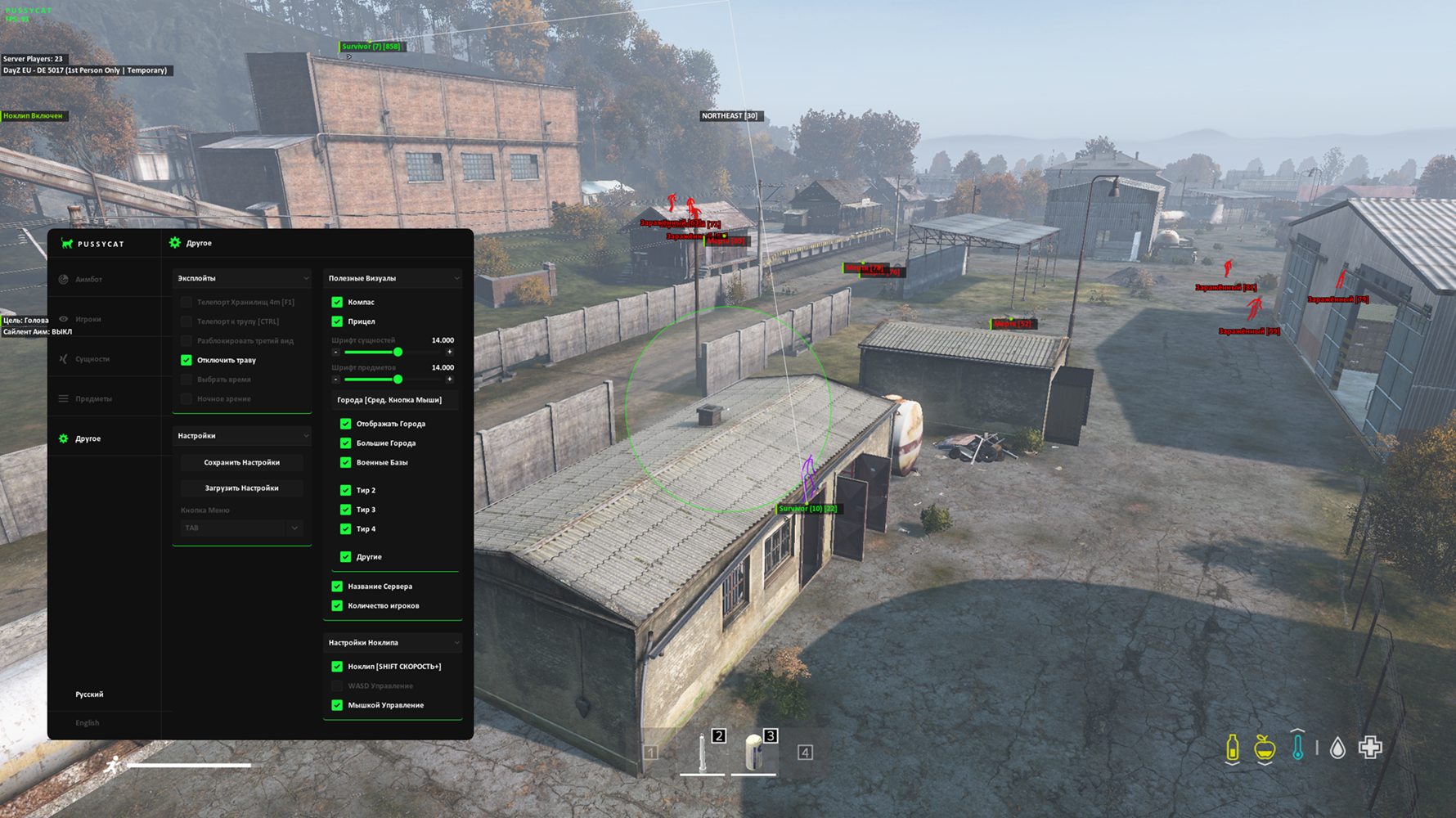Viewport: 1456px width, 818px height.
Task: Switch to the Игроки tab
Action: pyautogui.click(x=88, y=319)
